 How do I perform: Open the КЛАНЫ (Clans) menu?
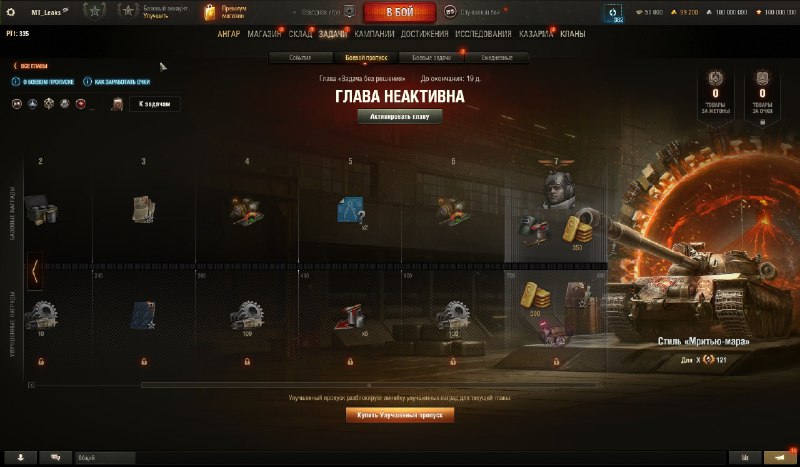573,34
